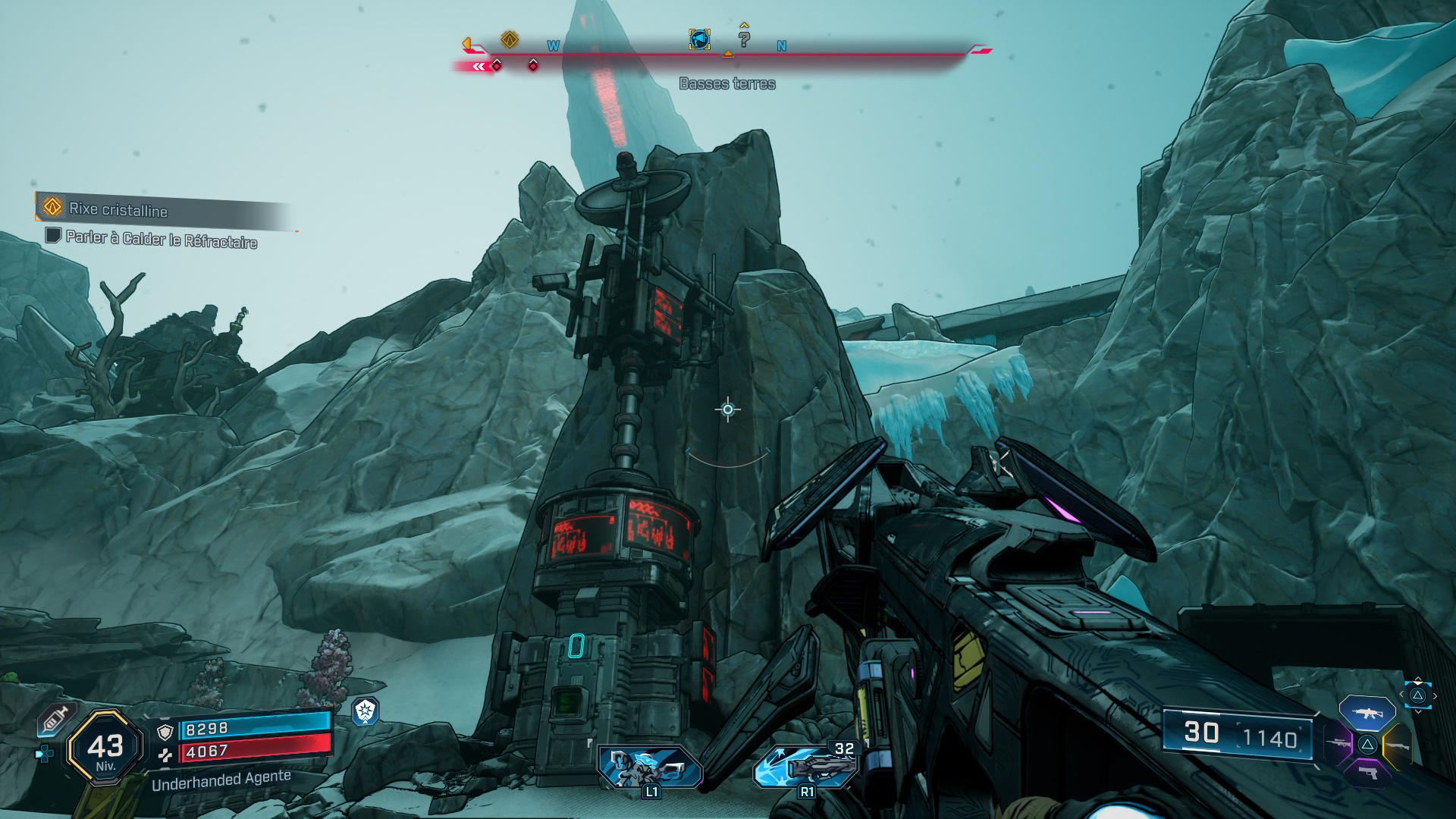Screen dimensions: 1456x819
Task: Choose the shotgun weapon slot
Action: point(1398,746)
